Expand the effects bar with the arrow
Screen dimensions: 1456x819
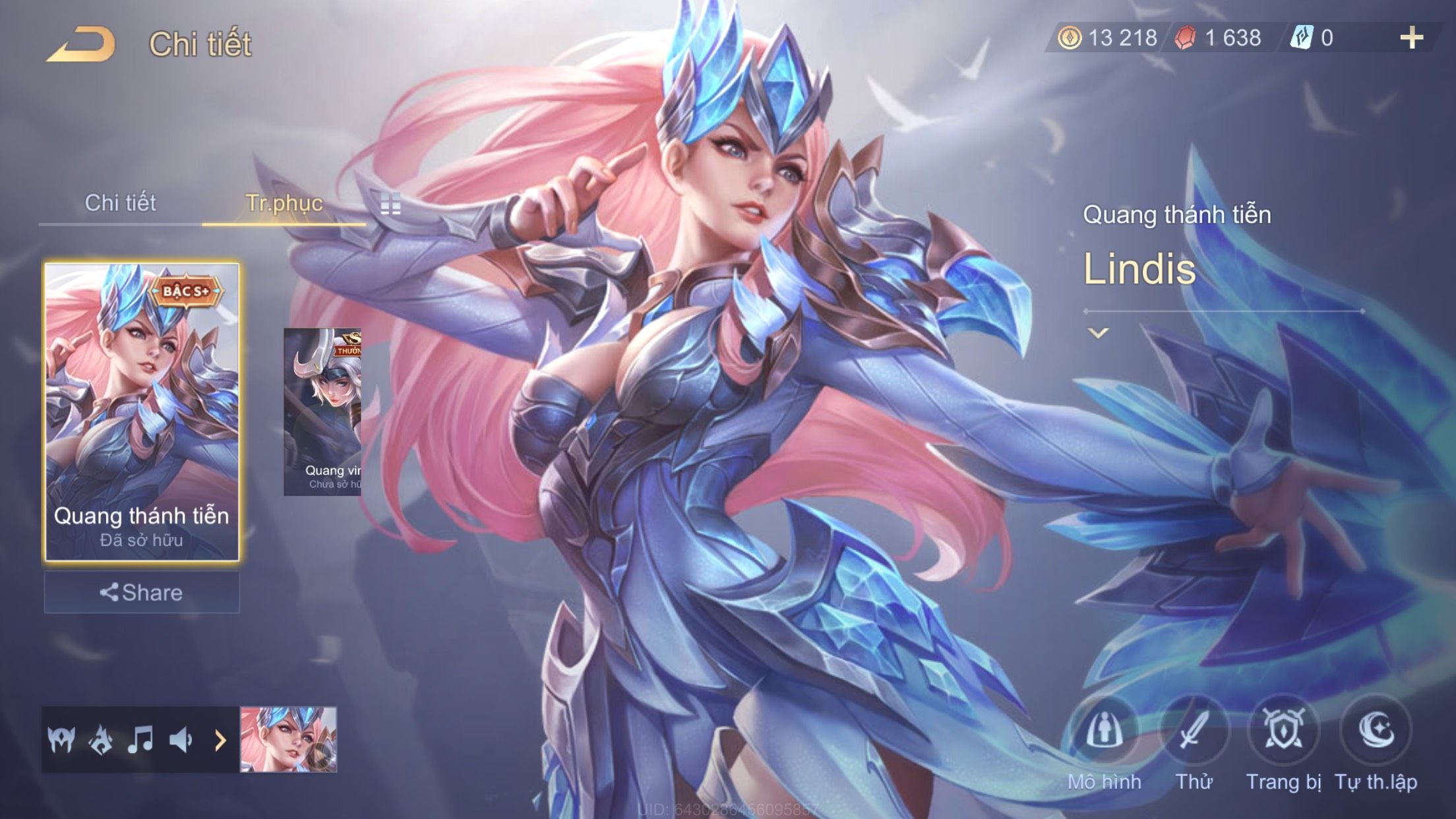[220, 740]
